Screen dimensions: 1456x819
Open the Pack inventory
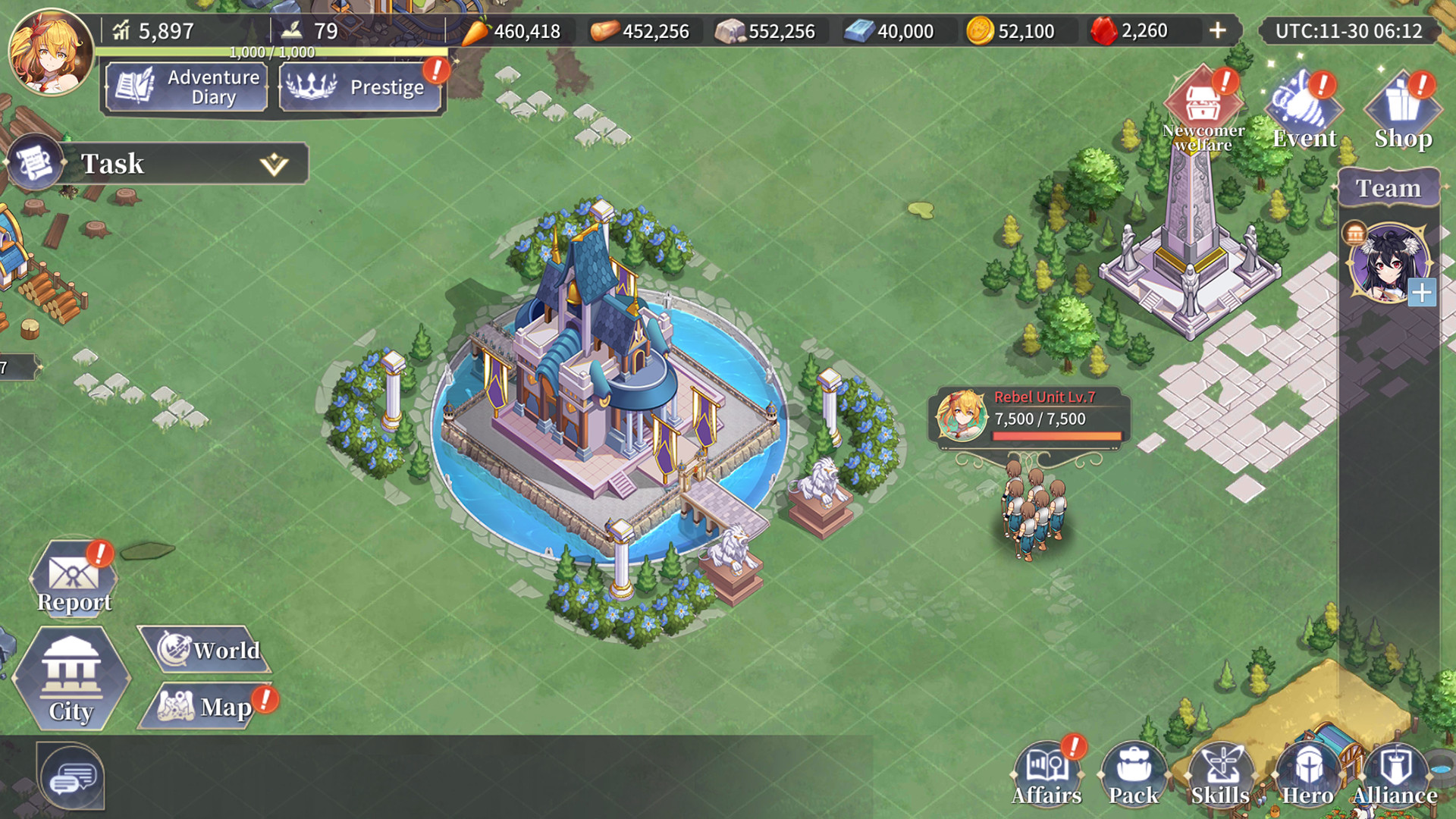coord(1134,775)
